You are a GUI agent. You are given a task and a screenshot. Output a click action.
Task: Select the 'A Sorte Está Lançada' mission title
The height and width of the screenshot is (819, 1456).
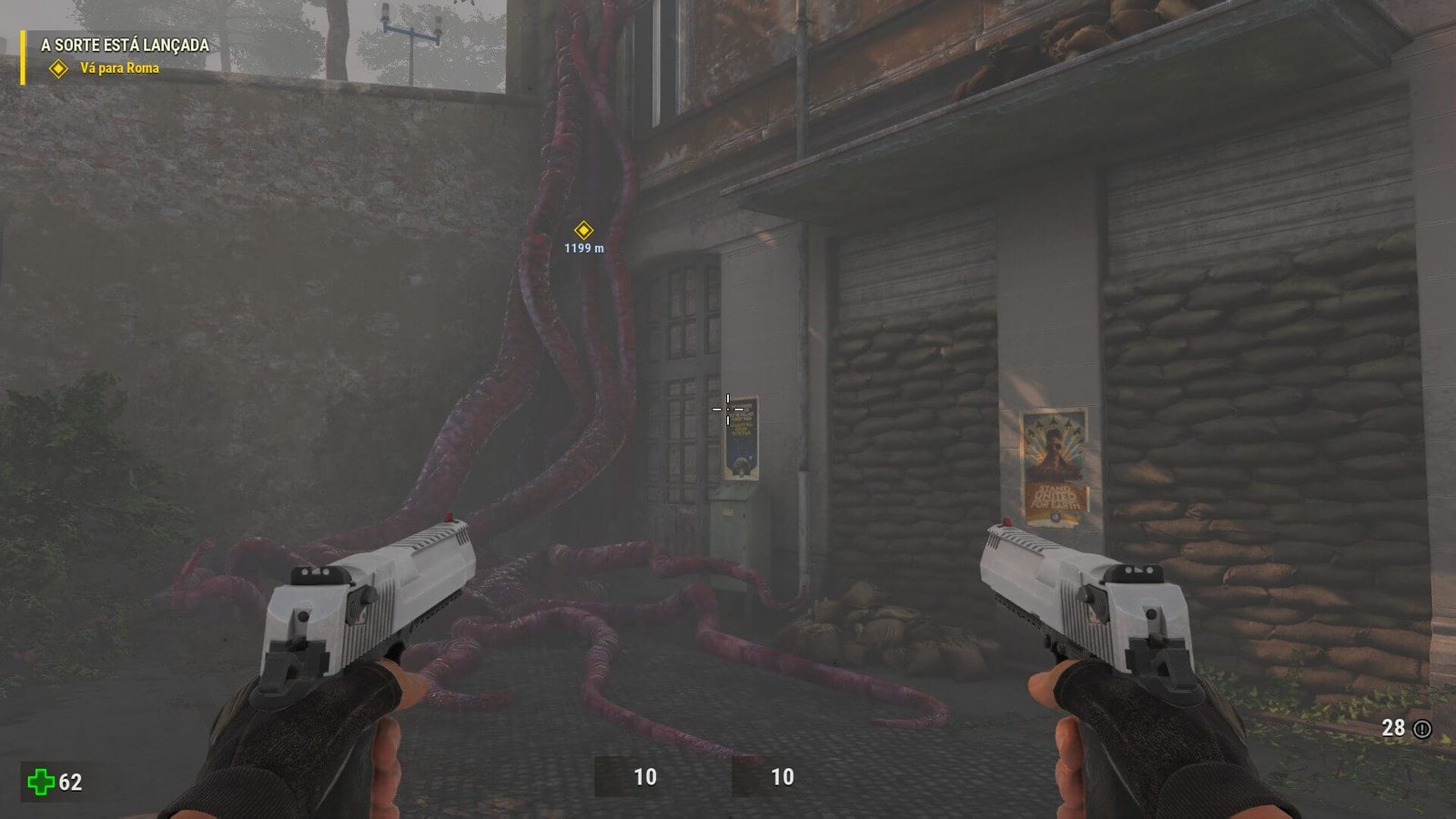pos(125,45)
